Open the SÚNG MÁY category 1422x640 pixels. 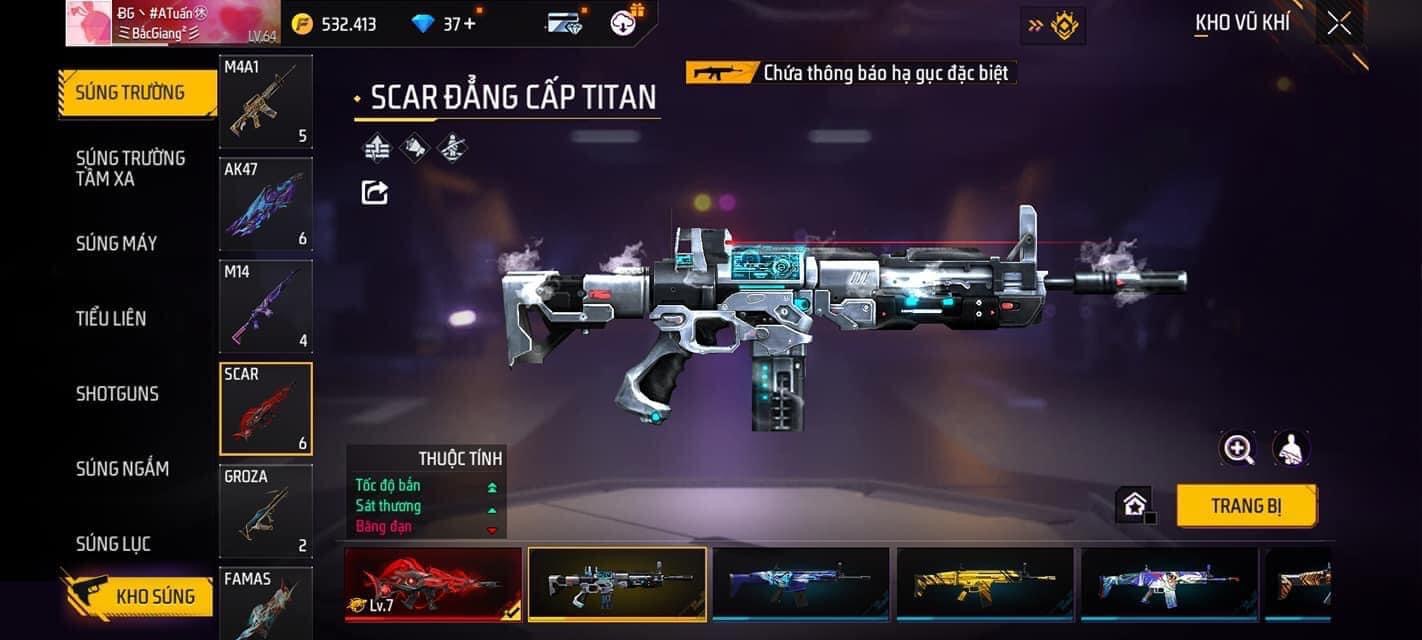[116, 243]
